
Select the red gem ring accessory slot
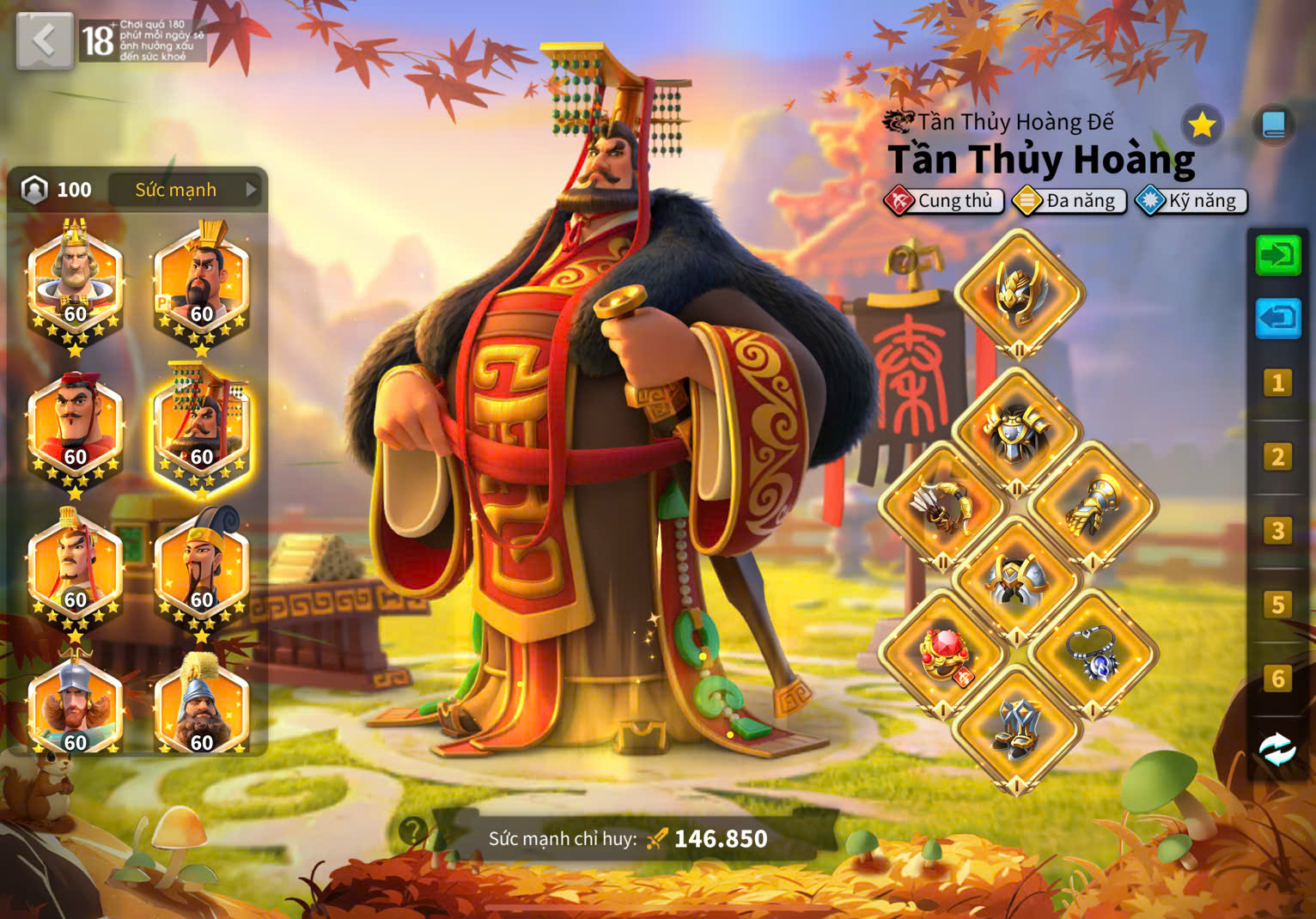point(943,654)
